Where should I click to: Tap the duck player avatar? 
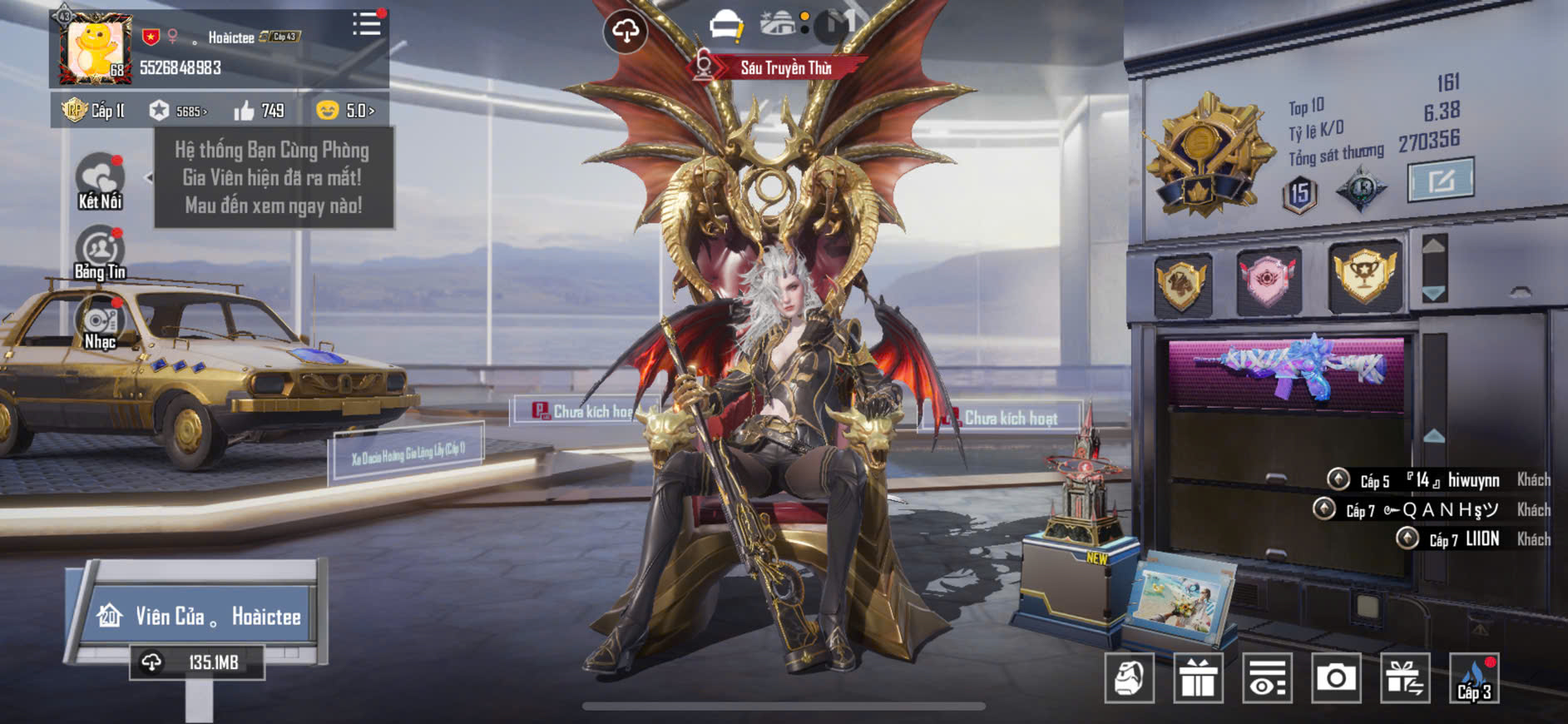[x=96, y=49]
